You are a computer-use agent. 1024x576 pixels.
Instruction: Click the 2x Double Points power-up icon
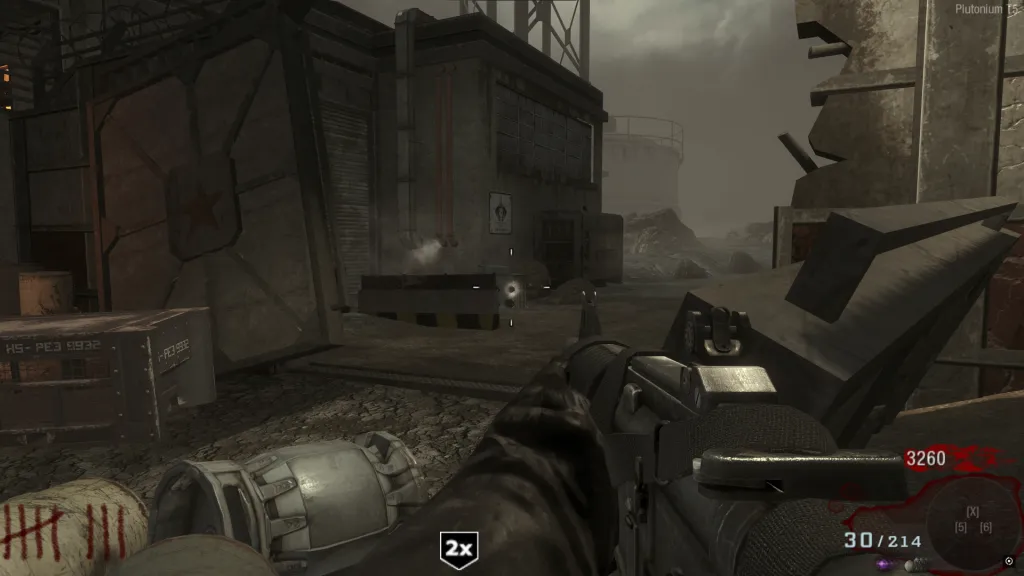(x=460, y=549)
